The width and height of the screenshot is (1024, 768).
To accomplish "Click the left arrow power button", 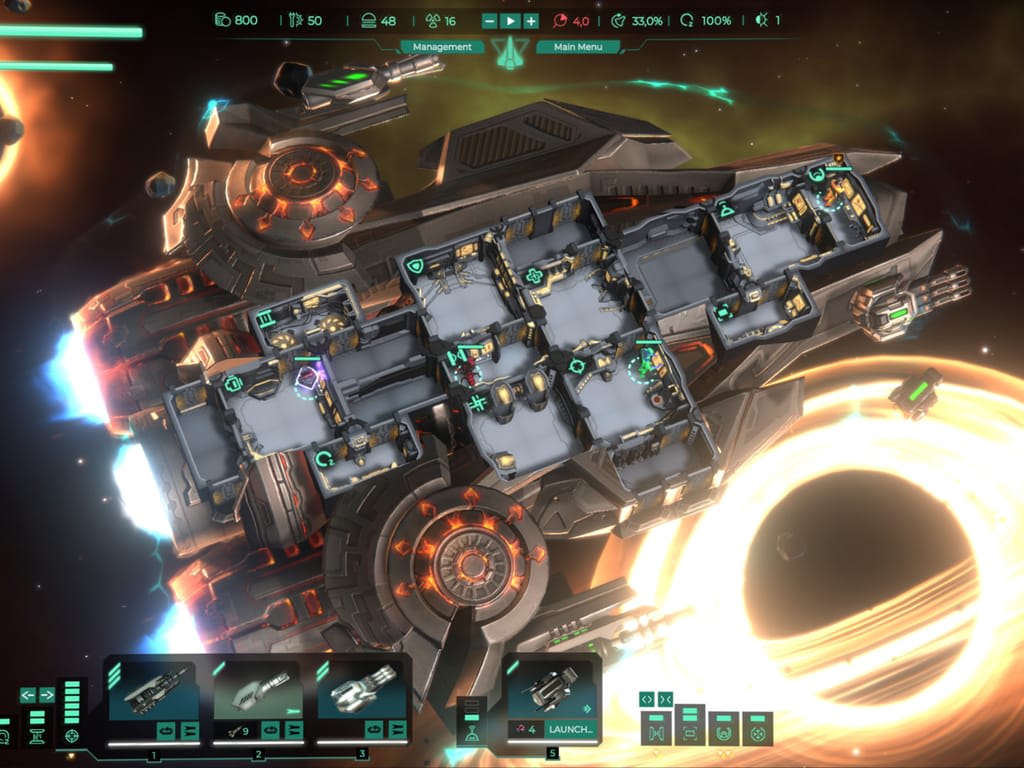I will pyautogui.click(x=28, y=694).
